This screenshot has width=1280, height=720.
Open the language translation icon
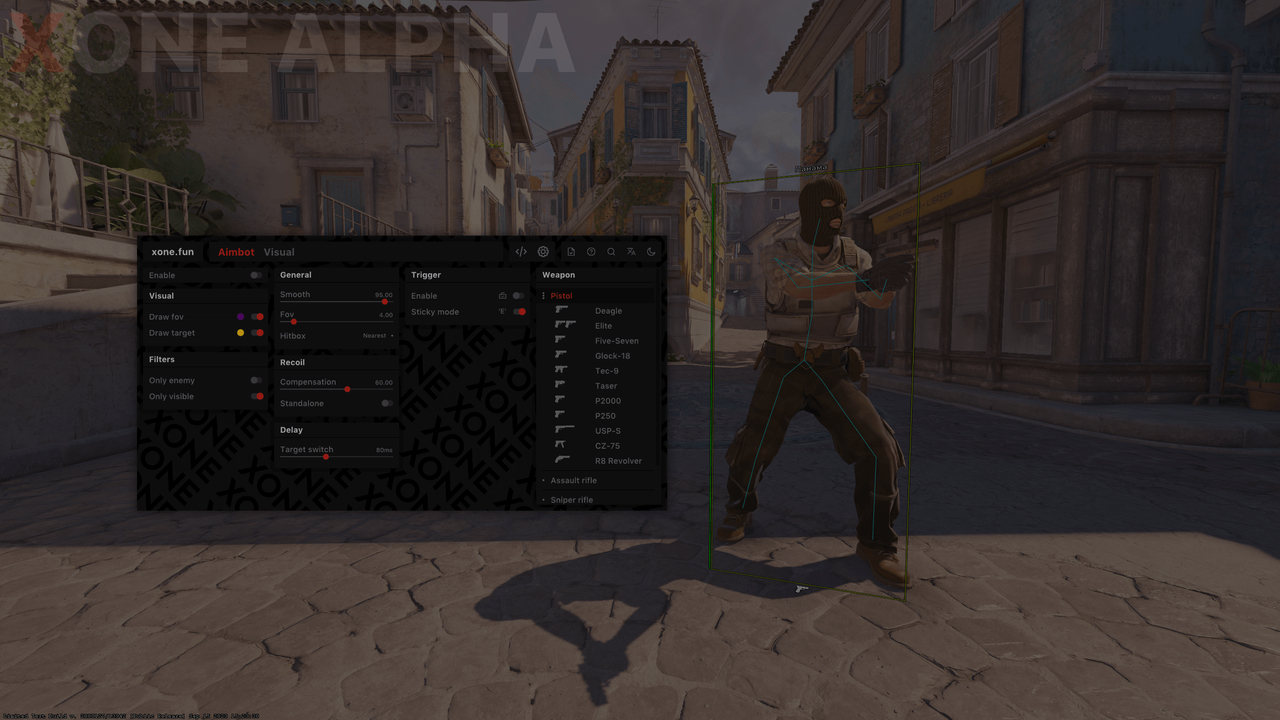(631, 251)
